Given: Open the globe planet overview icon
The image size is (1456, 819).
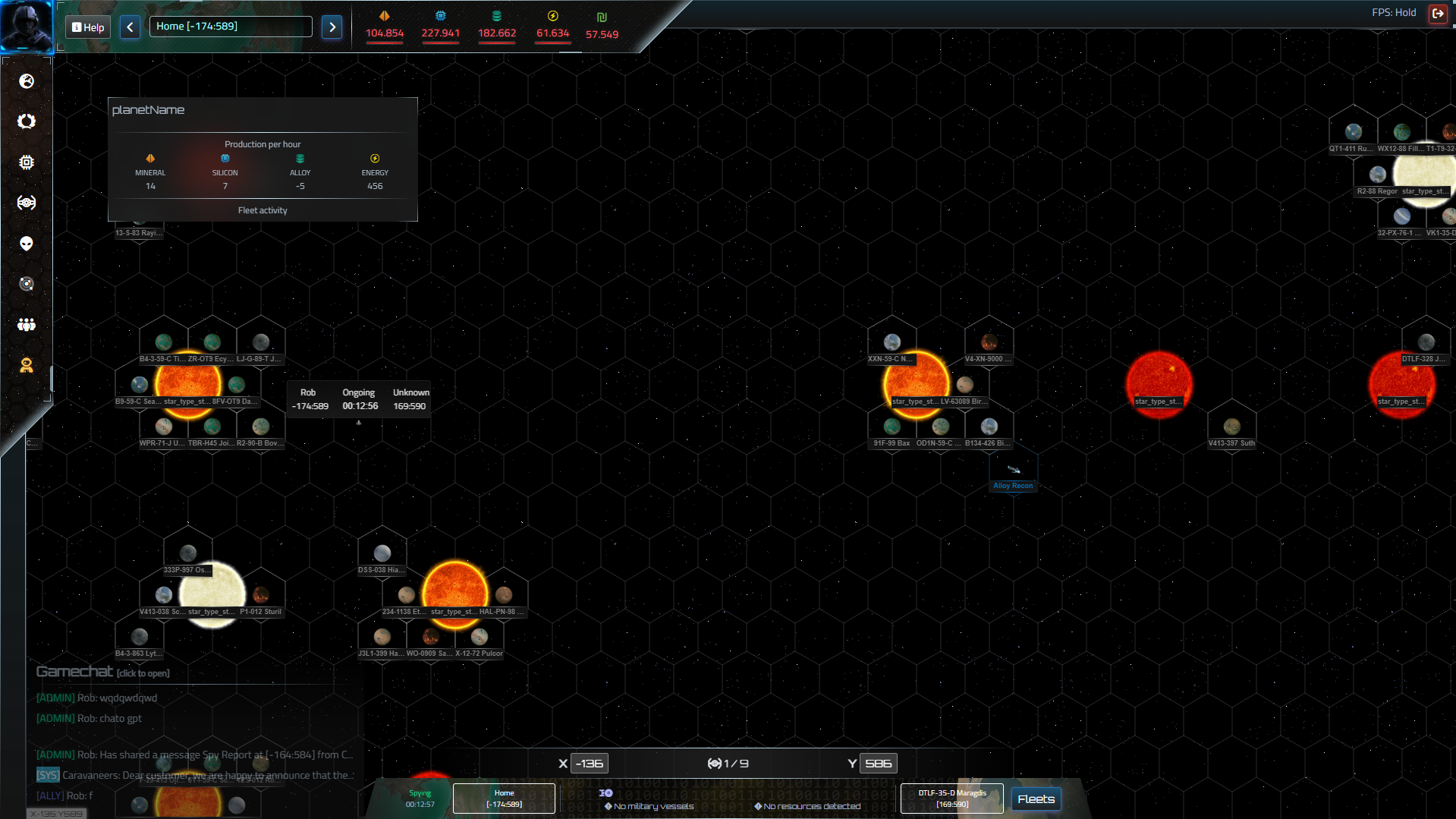Looking at the screenshot, I should (x=27, y=81).
